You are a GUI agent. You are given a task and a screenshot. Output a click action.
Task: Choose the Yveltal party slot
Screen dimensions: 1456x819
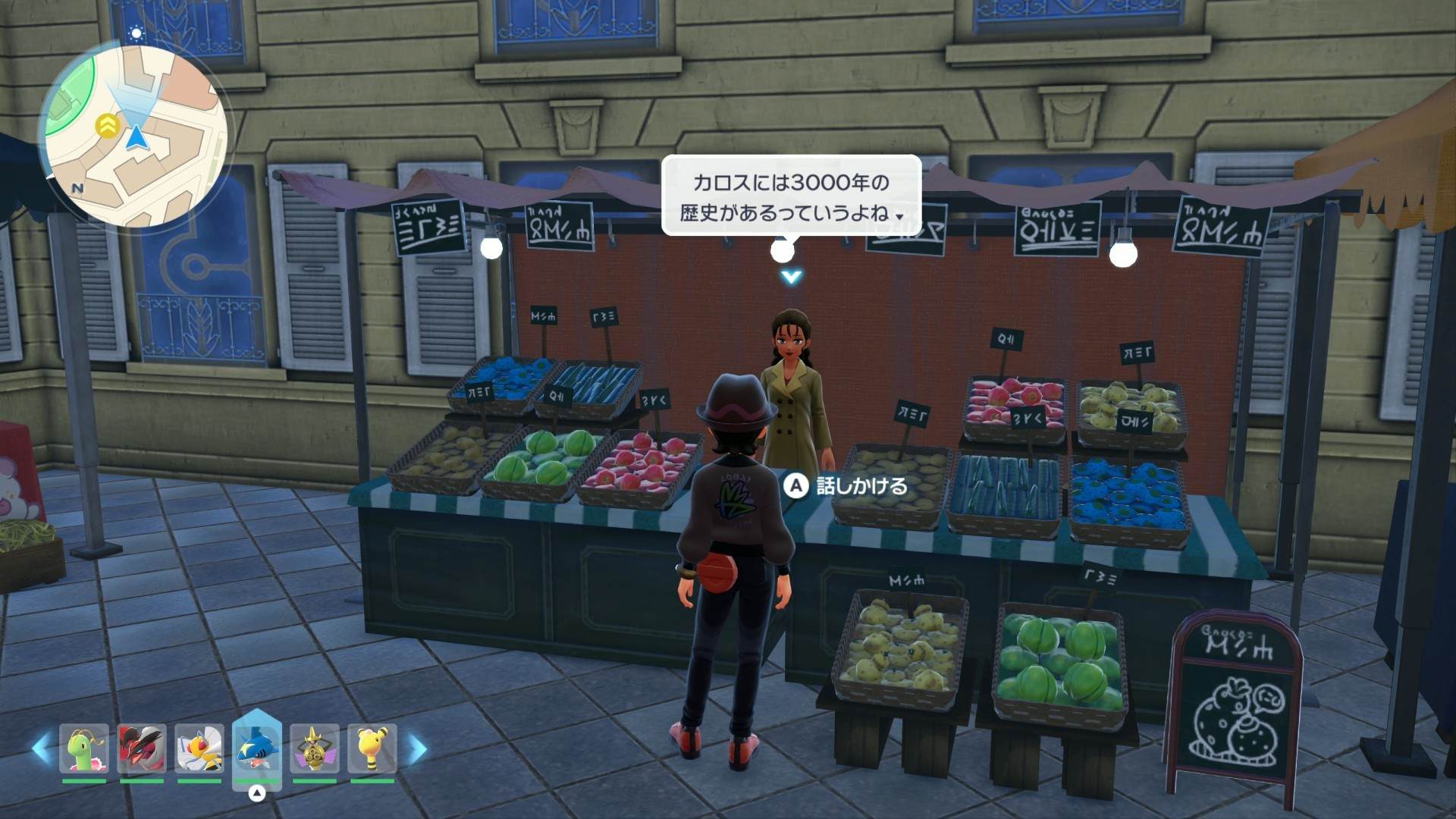click(142, 749)
